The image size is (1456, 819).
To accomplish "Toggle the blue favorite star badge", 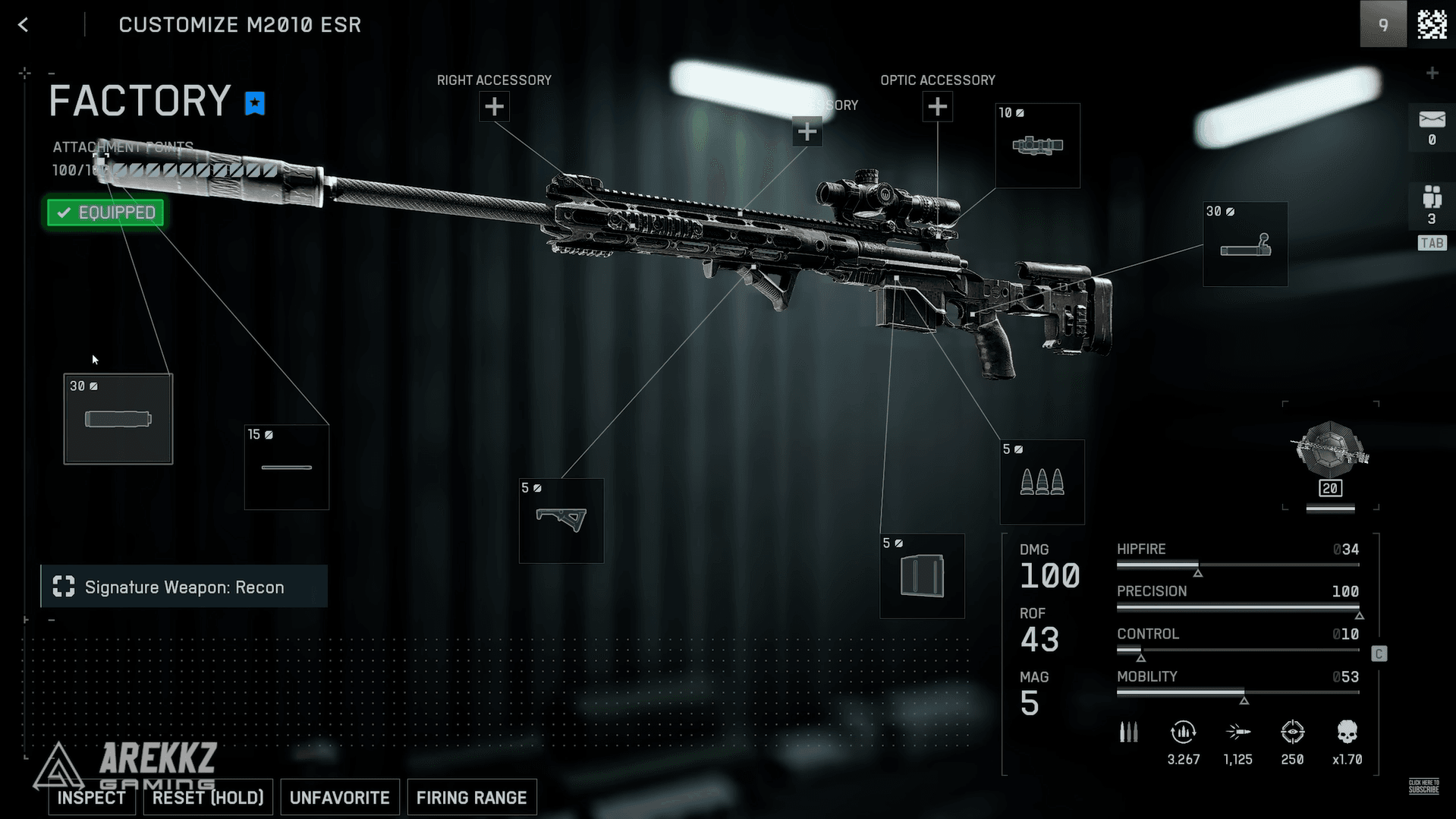I will coord(255,103).
